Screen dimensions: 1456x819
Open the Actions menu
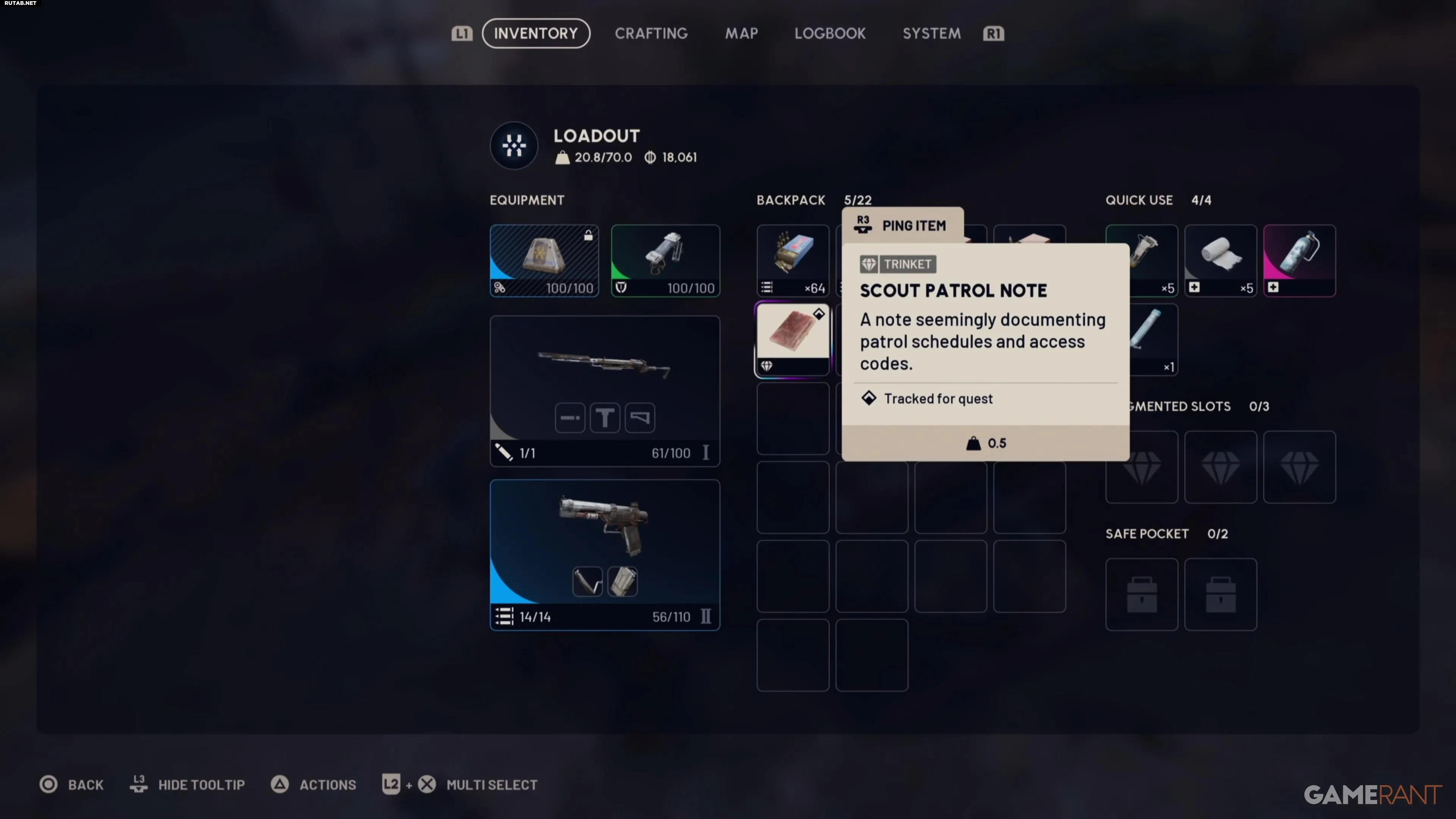coord(314,784)
